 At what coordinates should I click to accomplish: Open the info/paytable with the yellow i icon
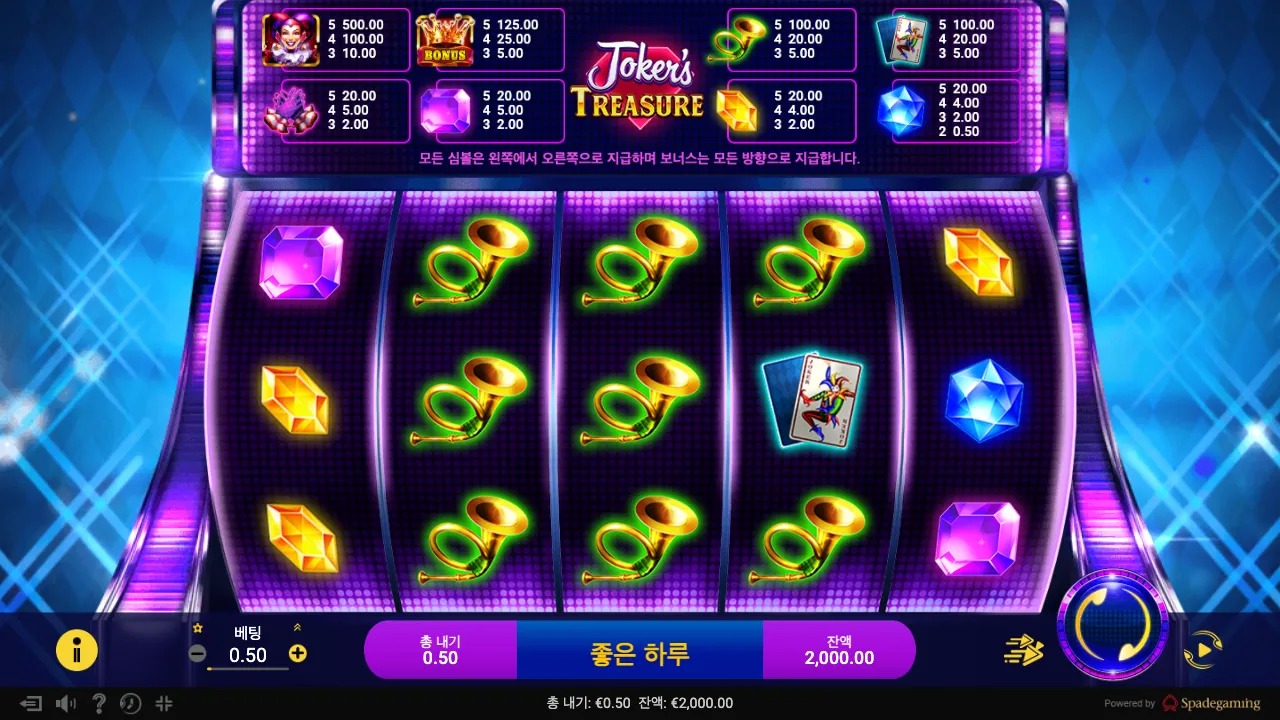tap(77, 650)
